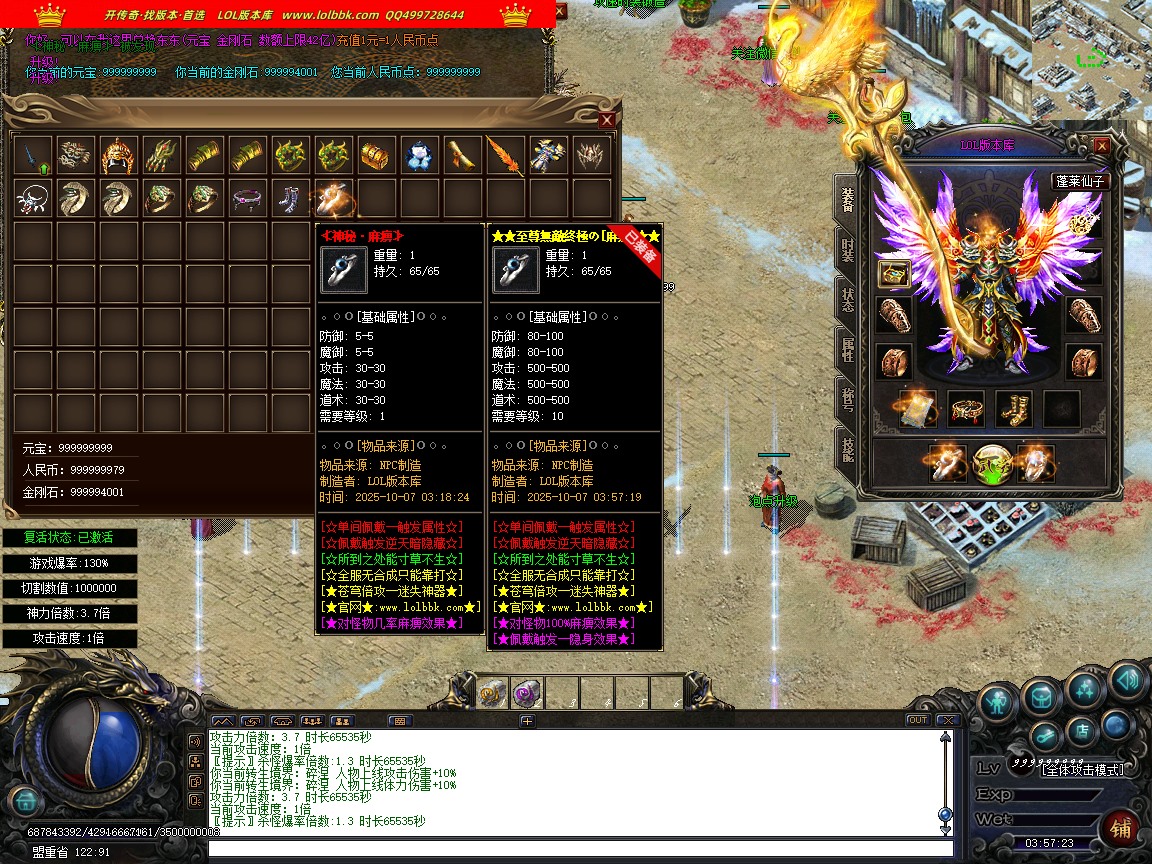
Task: Open the 铺 shop button
Action: click(1120, 828)
